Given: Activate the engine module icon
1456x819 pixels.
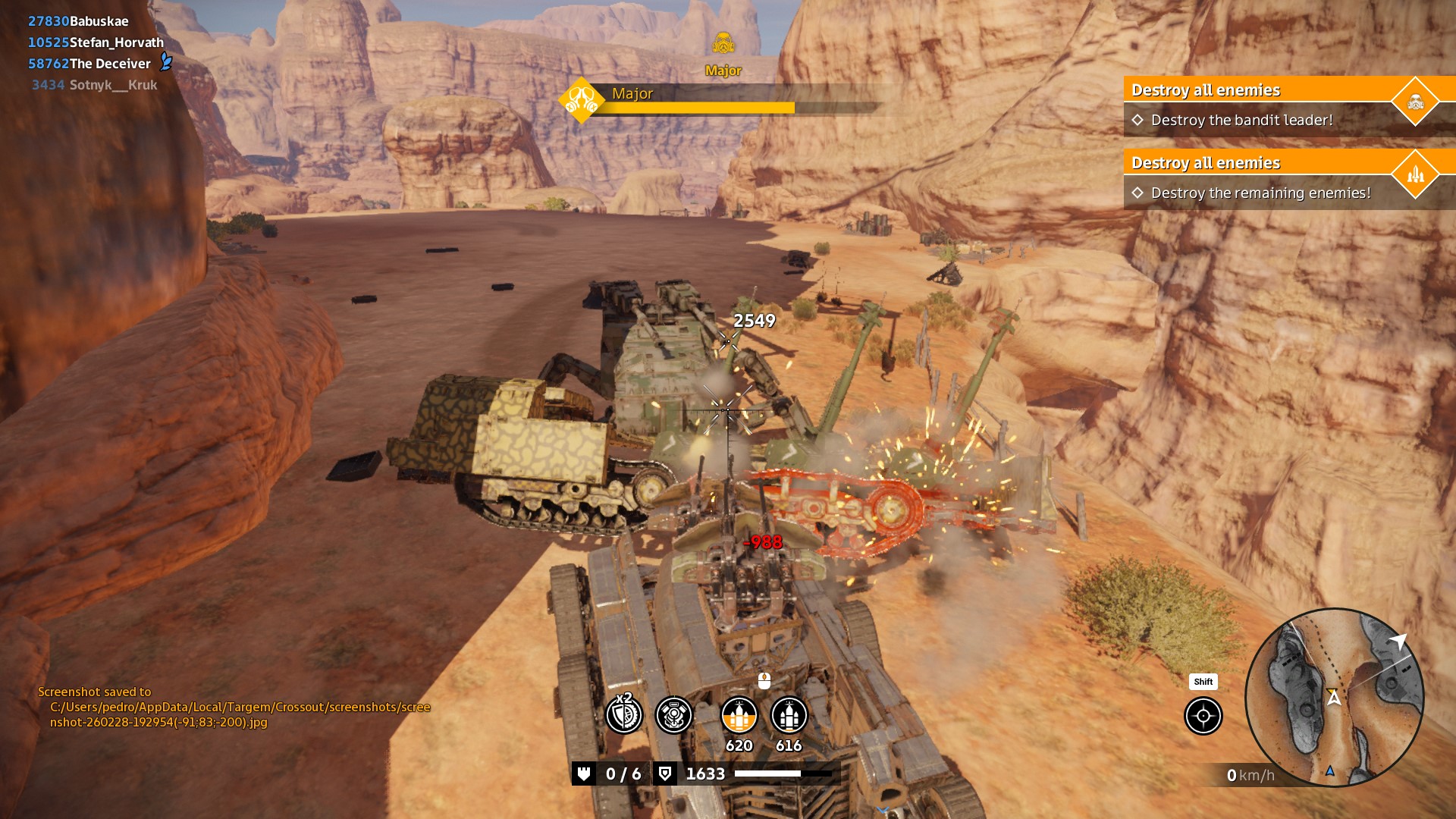Looking at the screenshot, I should 673,715.
